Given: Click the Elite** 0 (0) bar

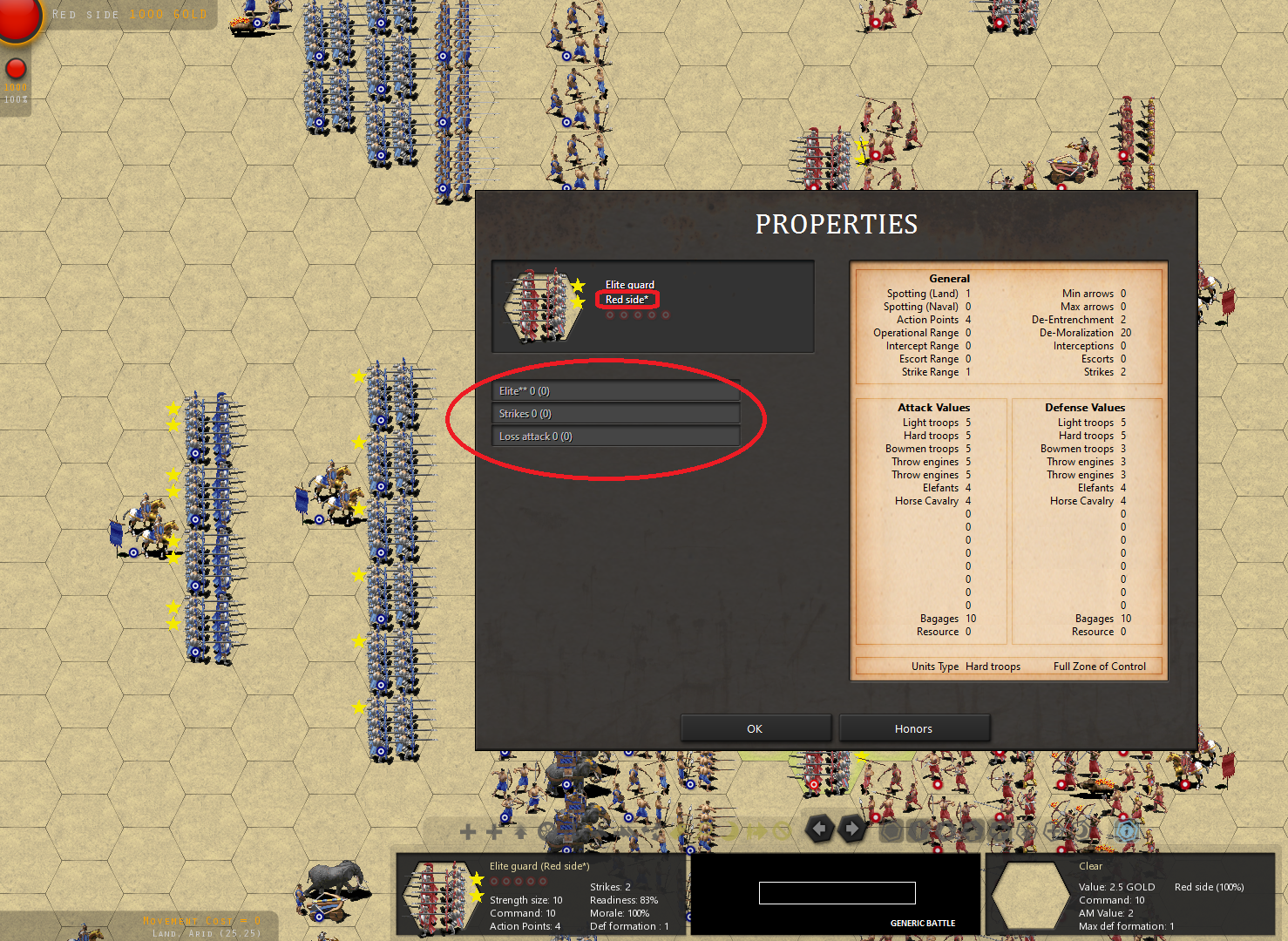Looking at the screenshot, I should click(x=616, y=390).
